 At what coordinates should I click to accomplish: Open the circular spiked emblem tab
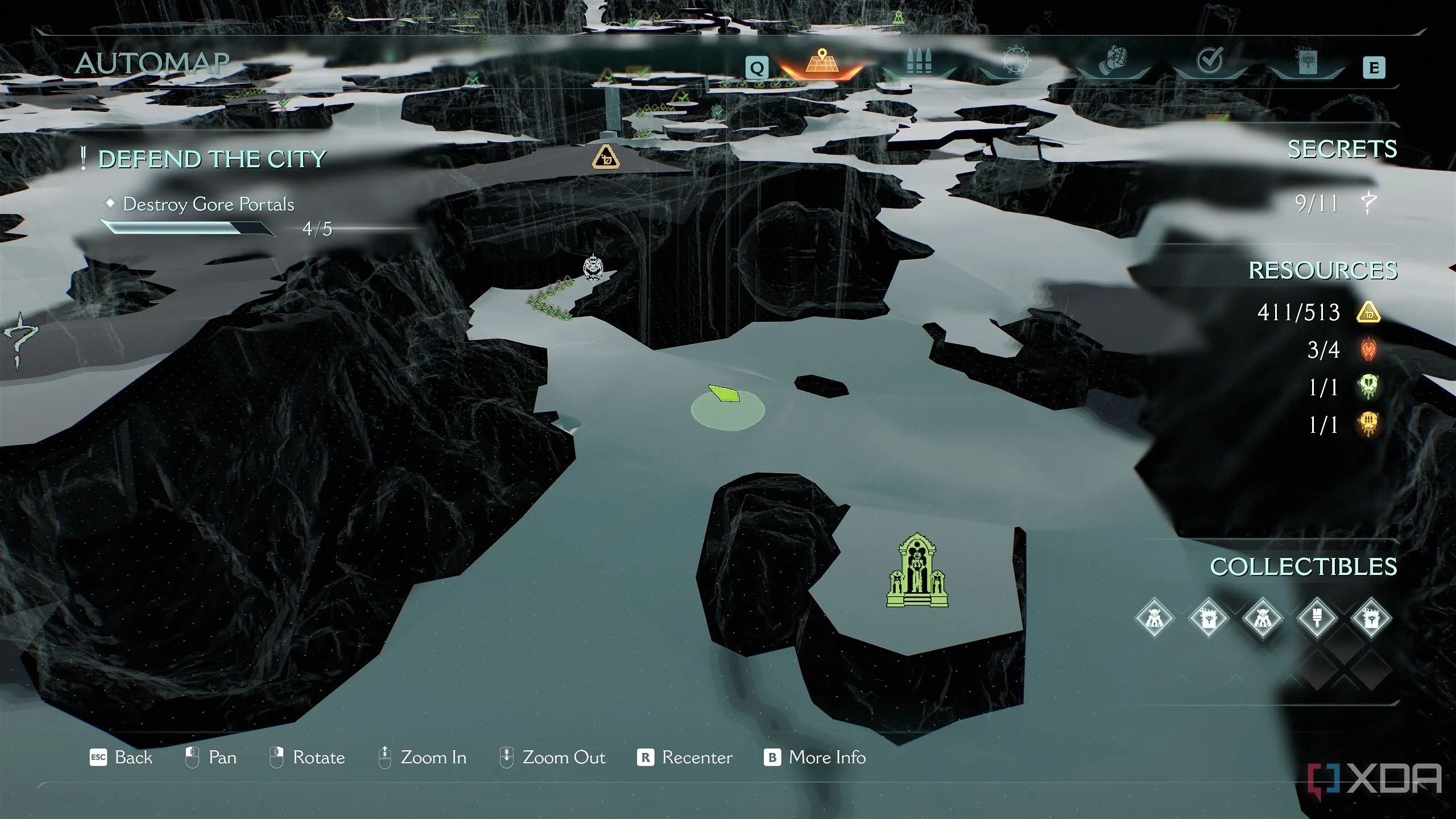click(1015, 61)
